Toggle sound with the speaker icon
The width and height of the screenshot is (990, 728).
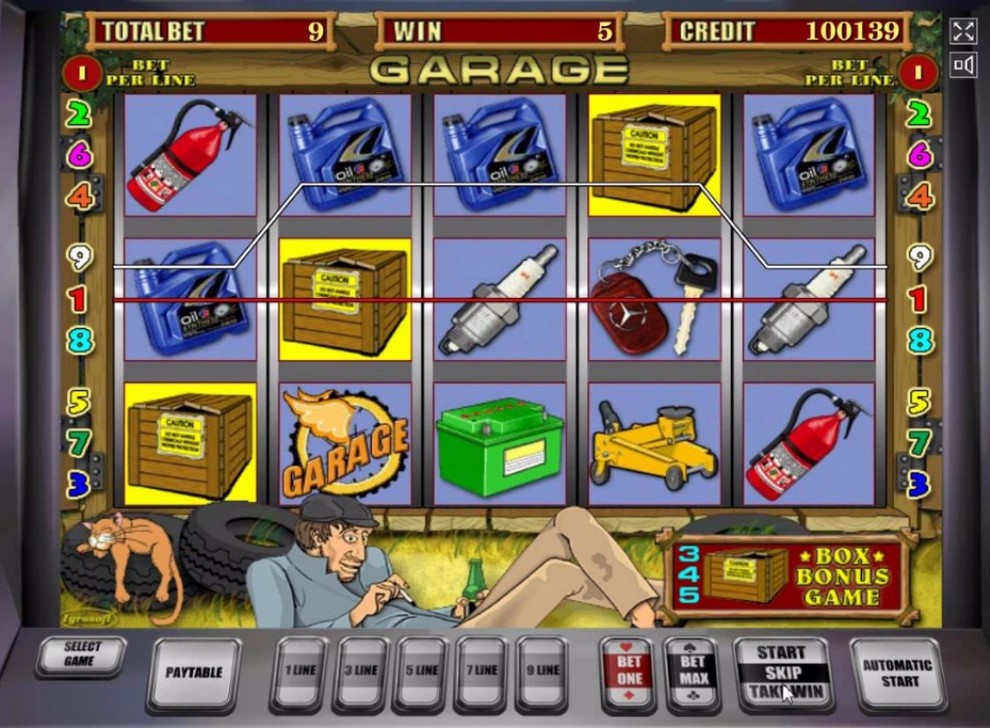point(963,66)
